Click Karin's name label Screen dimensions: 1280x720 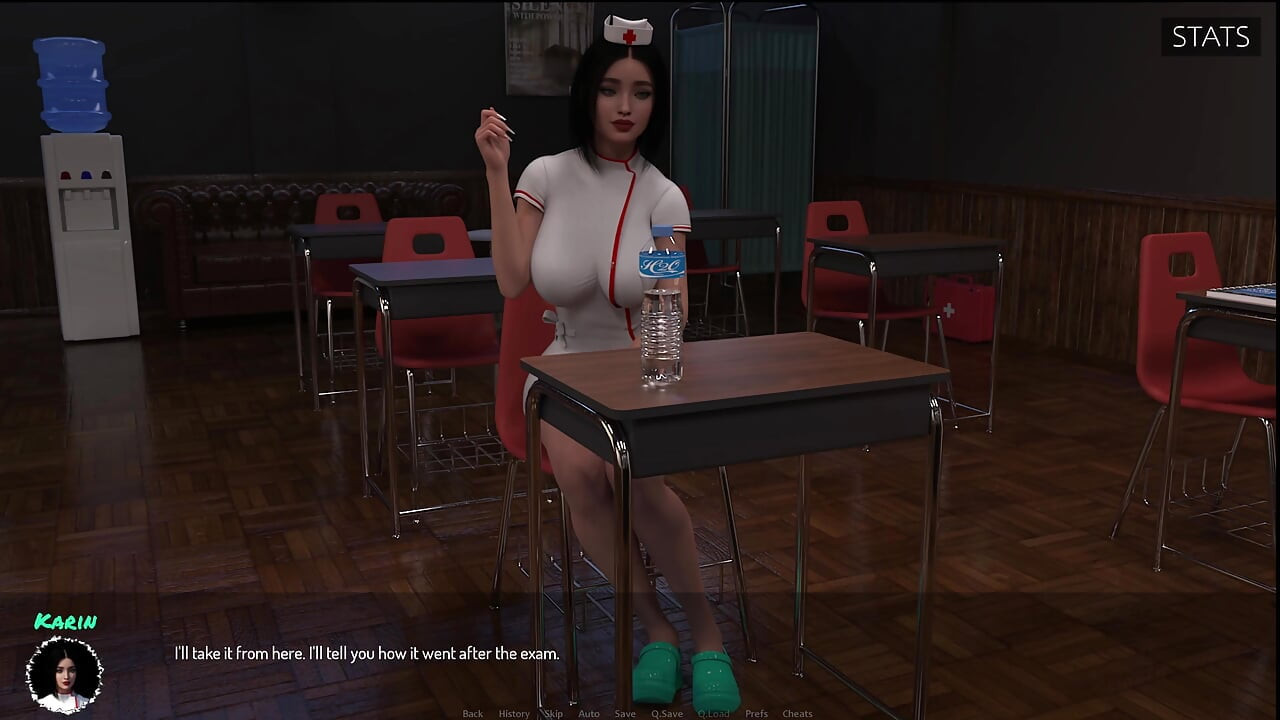[66, 620]
